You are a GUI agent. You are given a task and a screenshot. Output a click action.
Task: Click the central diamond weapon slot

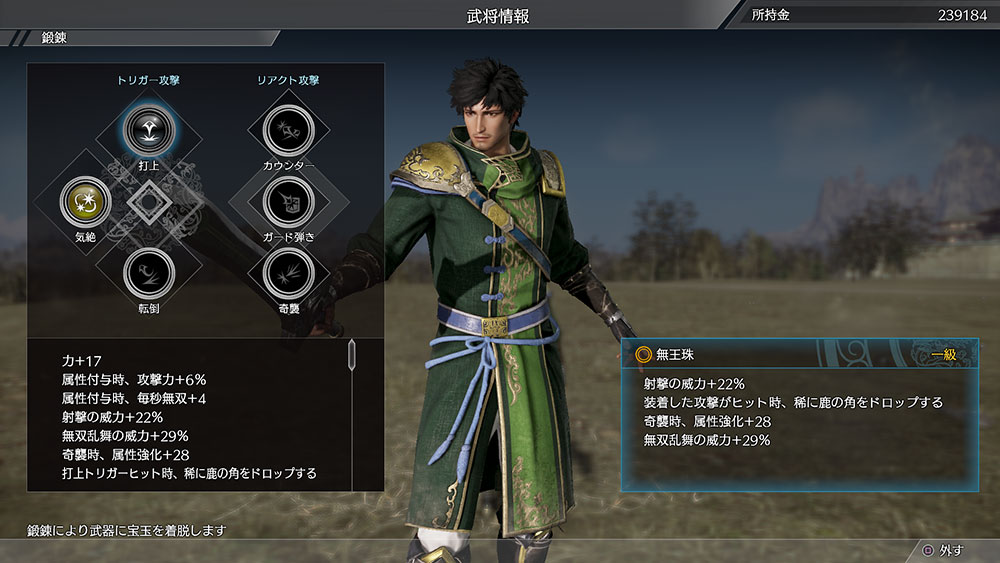[149, 201]
